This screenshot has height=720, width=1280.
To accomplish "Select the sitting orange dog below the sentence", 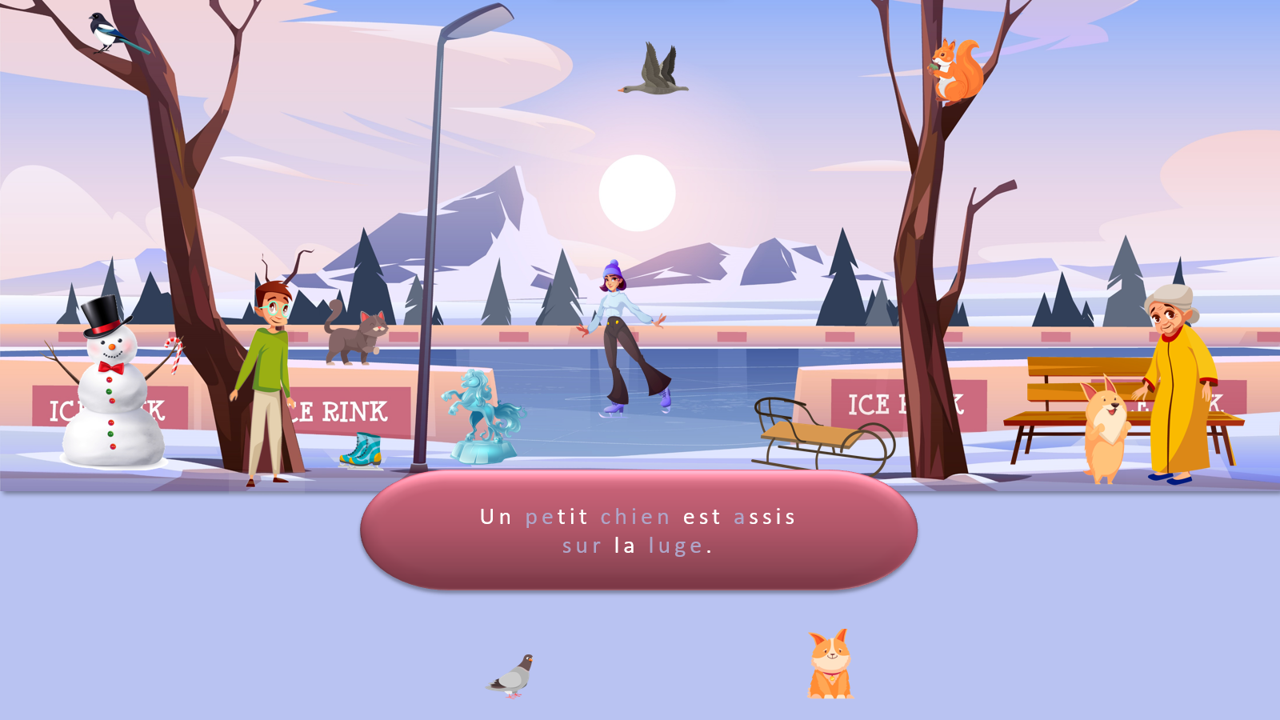I will 829,665.
